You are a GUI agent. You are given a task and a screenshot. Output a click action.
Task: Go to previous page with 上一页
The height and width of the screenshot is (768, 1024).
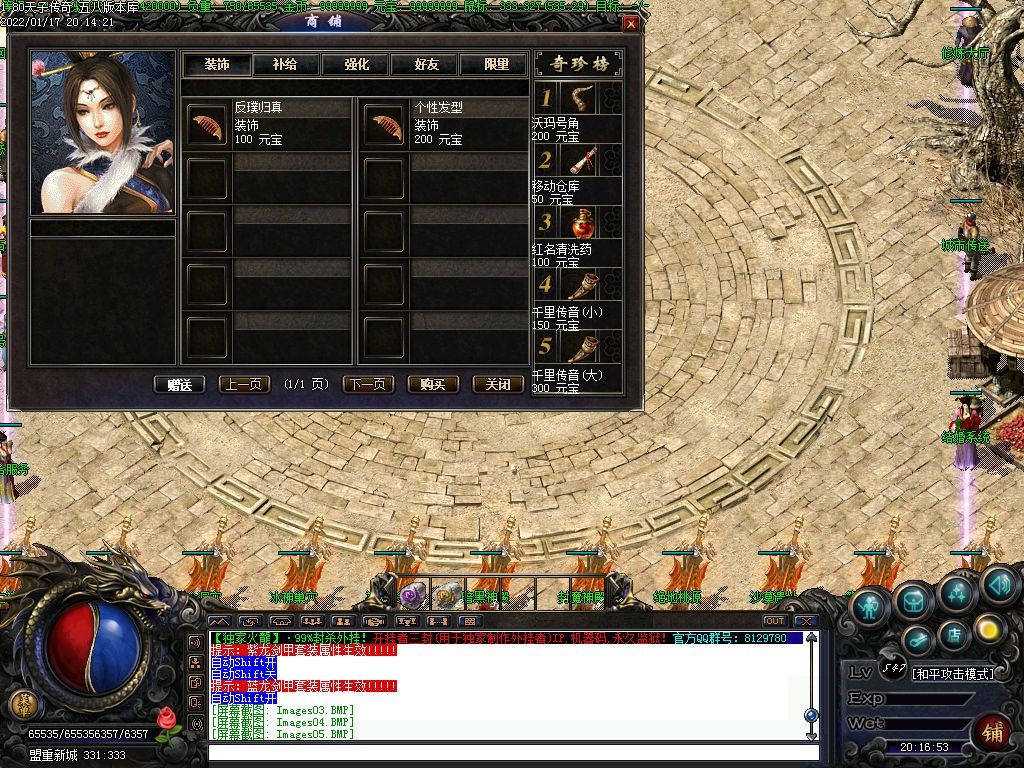(x=243, y=384)
